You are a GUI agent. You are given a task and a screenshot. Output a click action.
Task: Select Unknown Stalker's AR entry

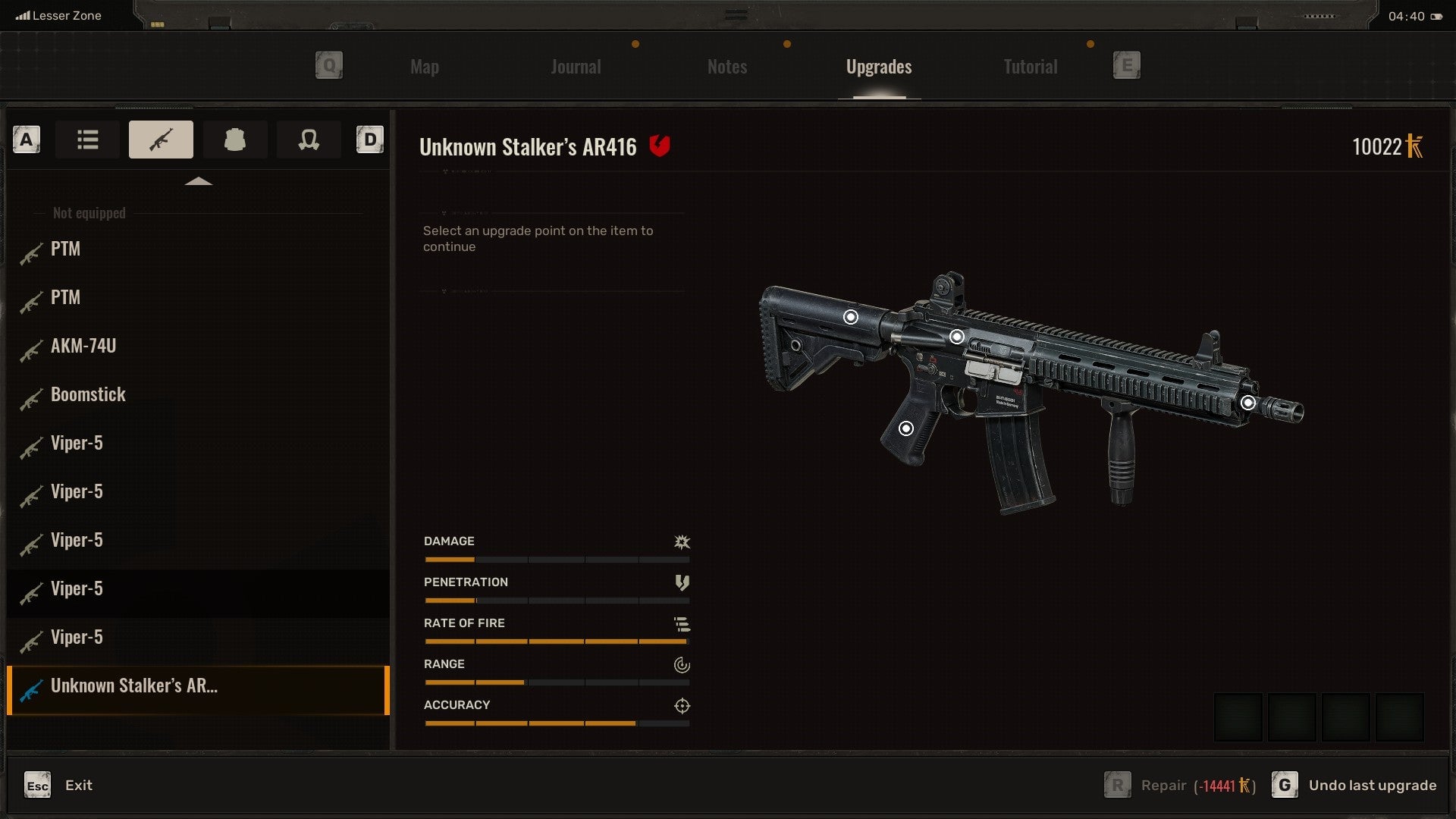coord(133,686)
